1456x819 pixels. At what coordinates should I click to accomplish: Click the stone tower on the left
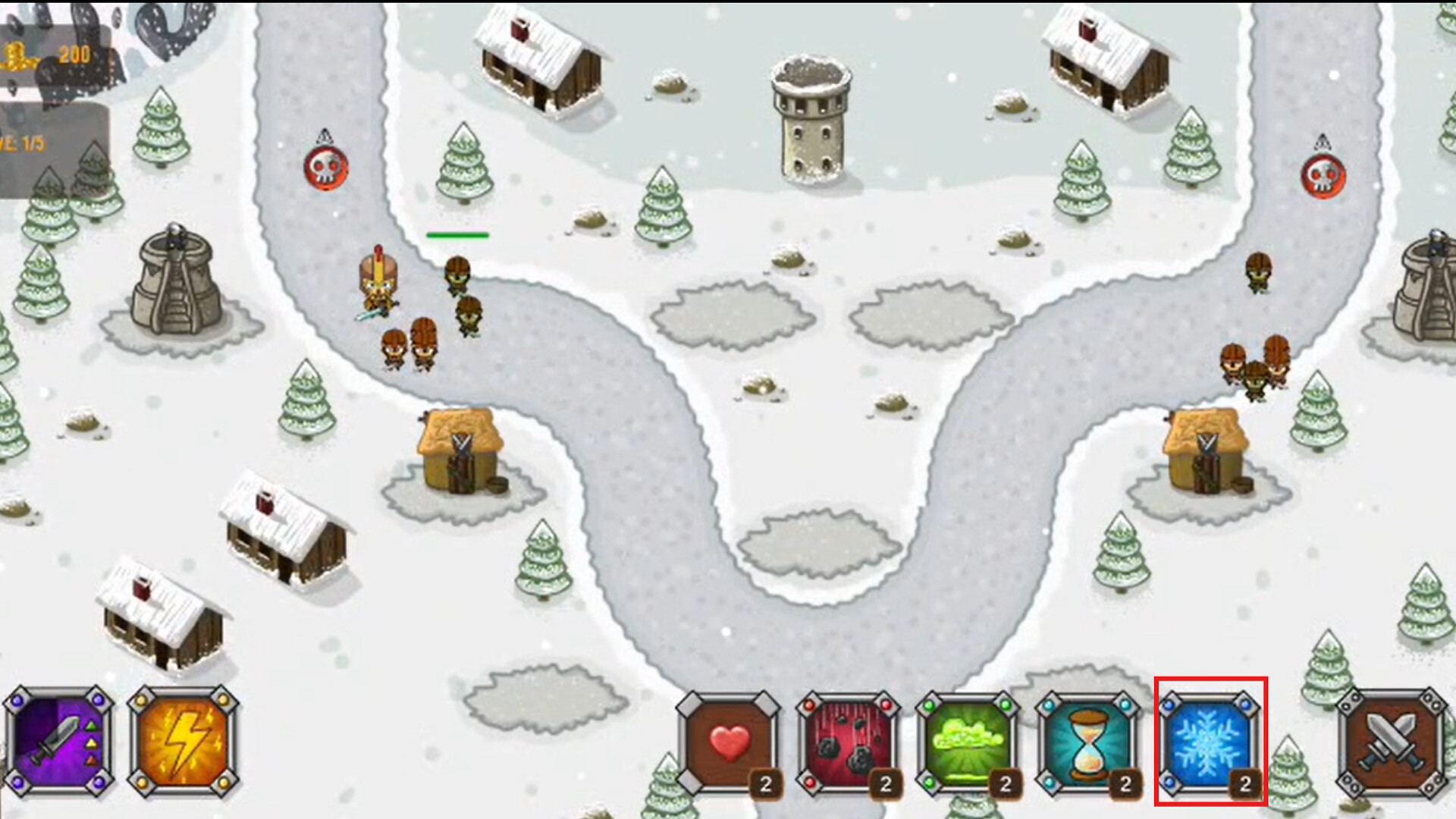pyautogui.click(x=176, y=281)
